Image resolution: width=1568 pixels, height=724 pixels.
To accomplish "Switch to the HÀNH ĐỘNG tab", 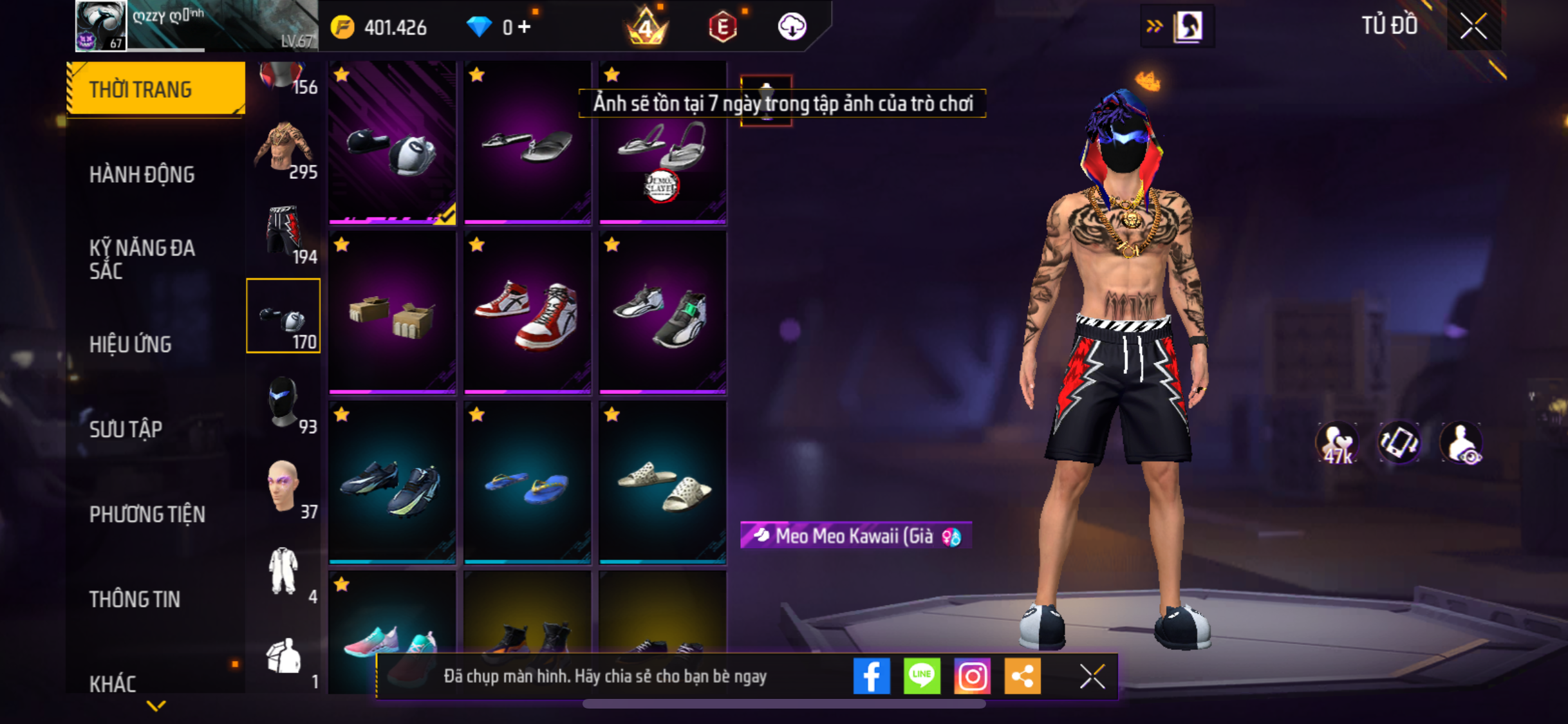I will tap(142, 174).
